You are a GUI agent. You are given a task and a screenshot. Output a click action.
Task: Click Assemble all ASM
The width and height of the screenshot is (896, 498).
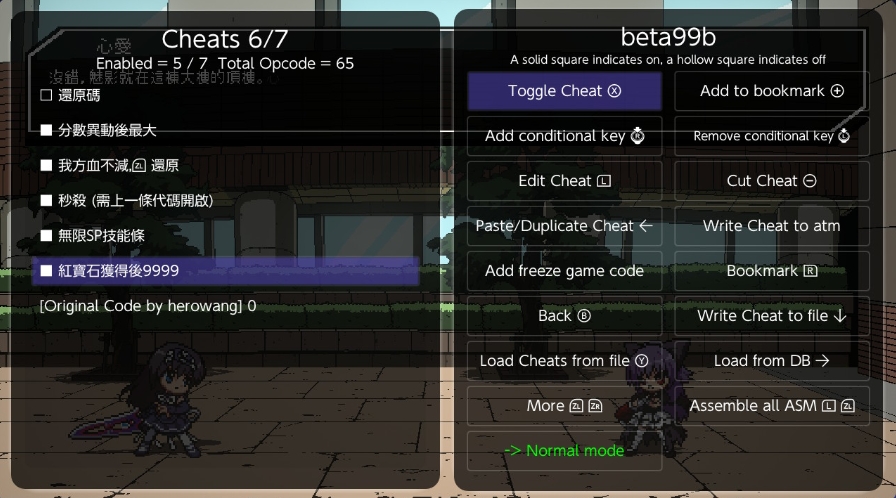[771, 406]
